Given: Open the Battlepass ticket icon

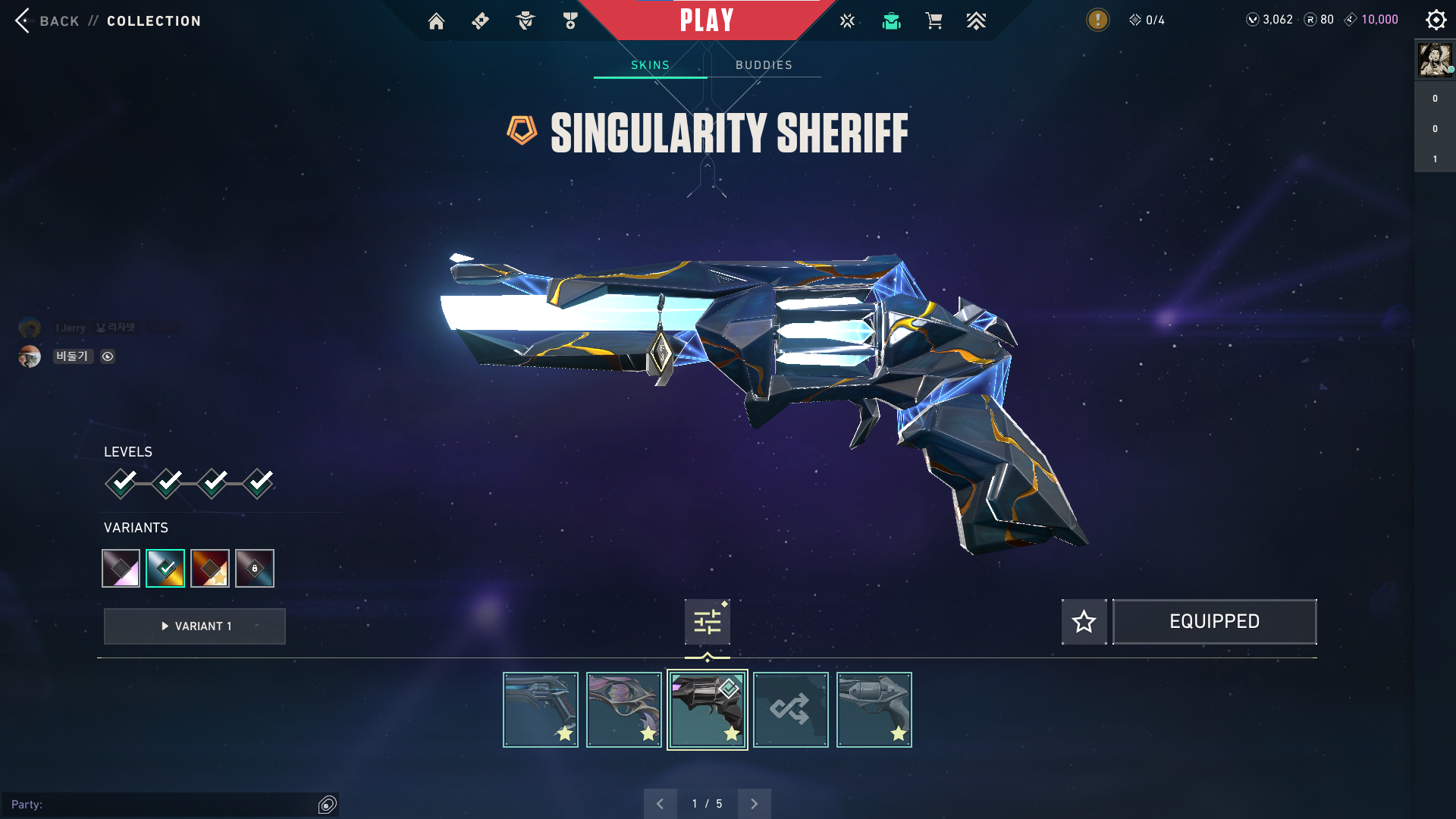Looking at the screenshot, I should coord(479,20).
